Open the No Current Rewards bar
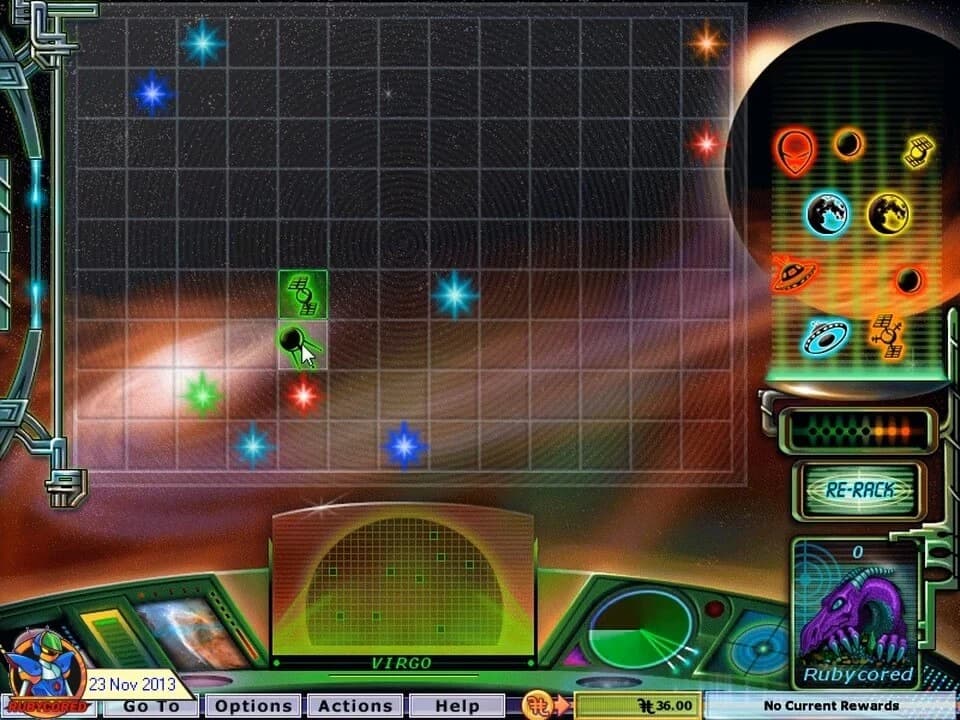 click(830, 706)
